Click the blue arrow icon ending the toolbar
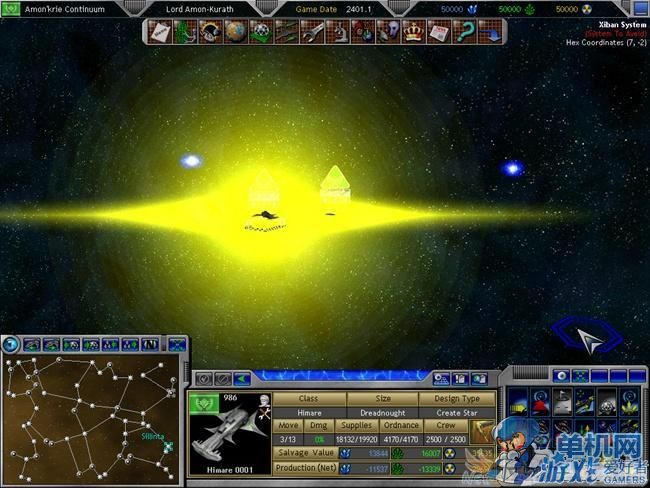The height and width of the screenshot is (488, 650). pos(492,33)
